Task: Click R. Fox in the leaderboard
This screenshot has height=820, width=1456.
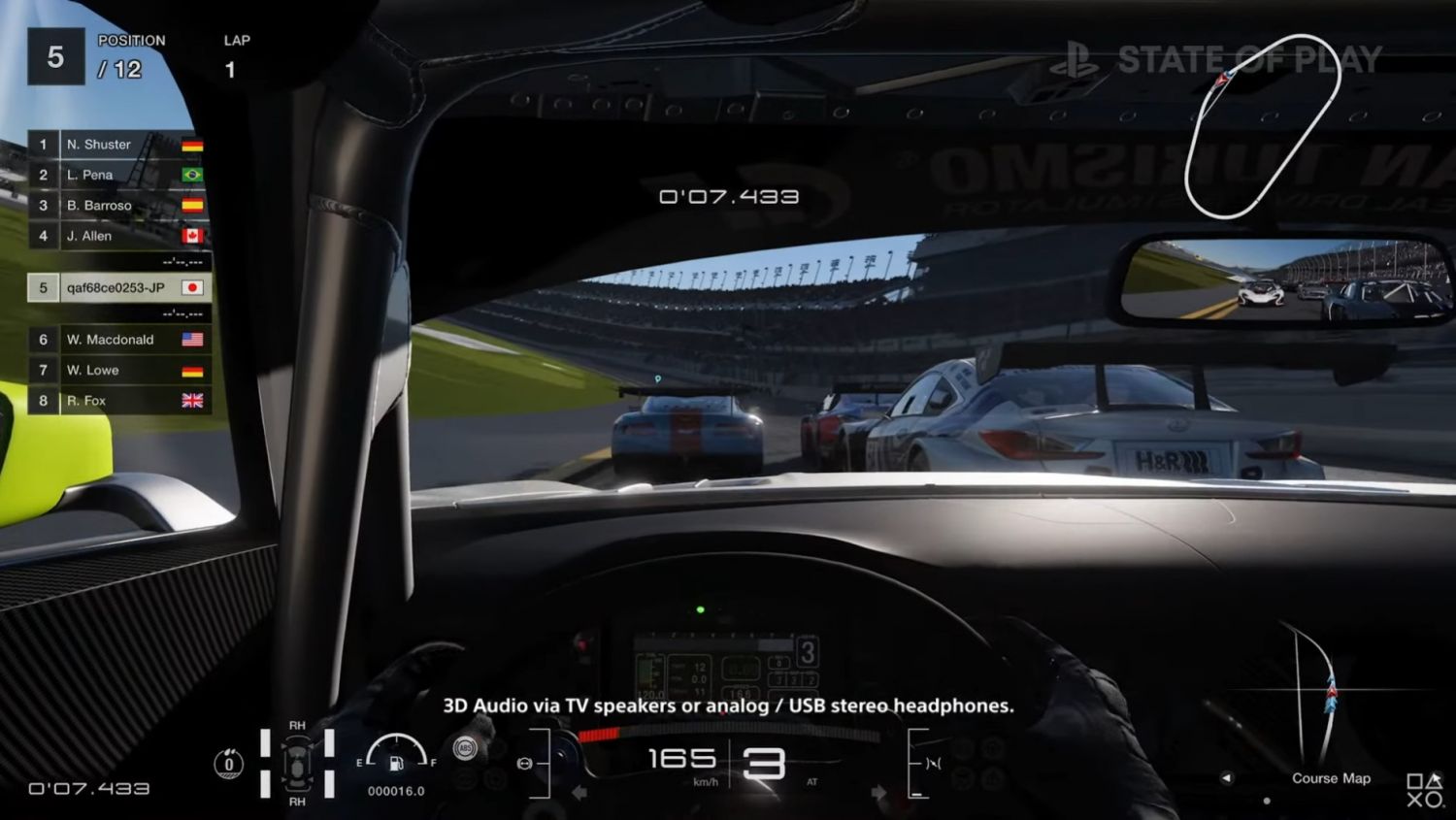Action: pyautogui.click(x=116, y=401)
